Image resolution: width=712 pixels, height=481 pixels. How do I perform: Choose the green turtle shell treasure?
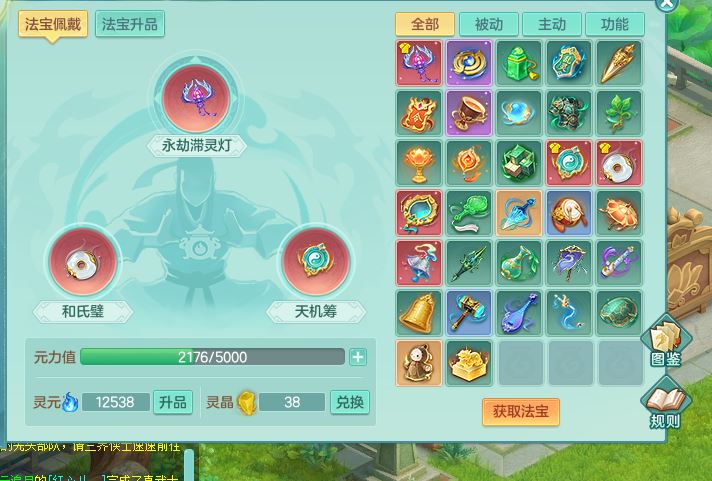[620, 313]
